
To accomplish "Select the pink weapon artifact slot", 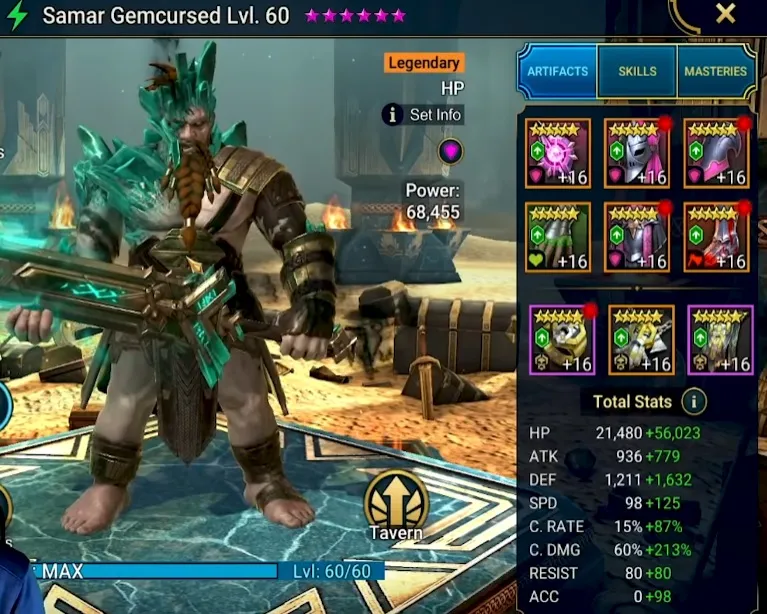I will 557,153.
